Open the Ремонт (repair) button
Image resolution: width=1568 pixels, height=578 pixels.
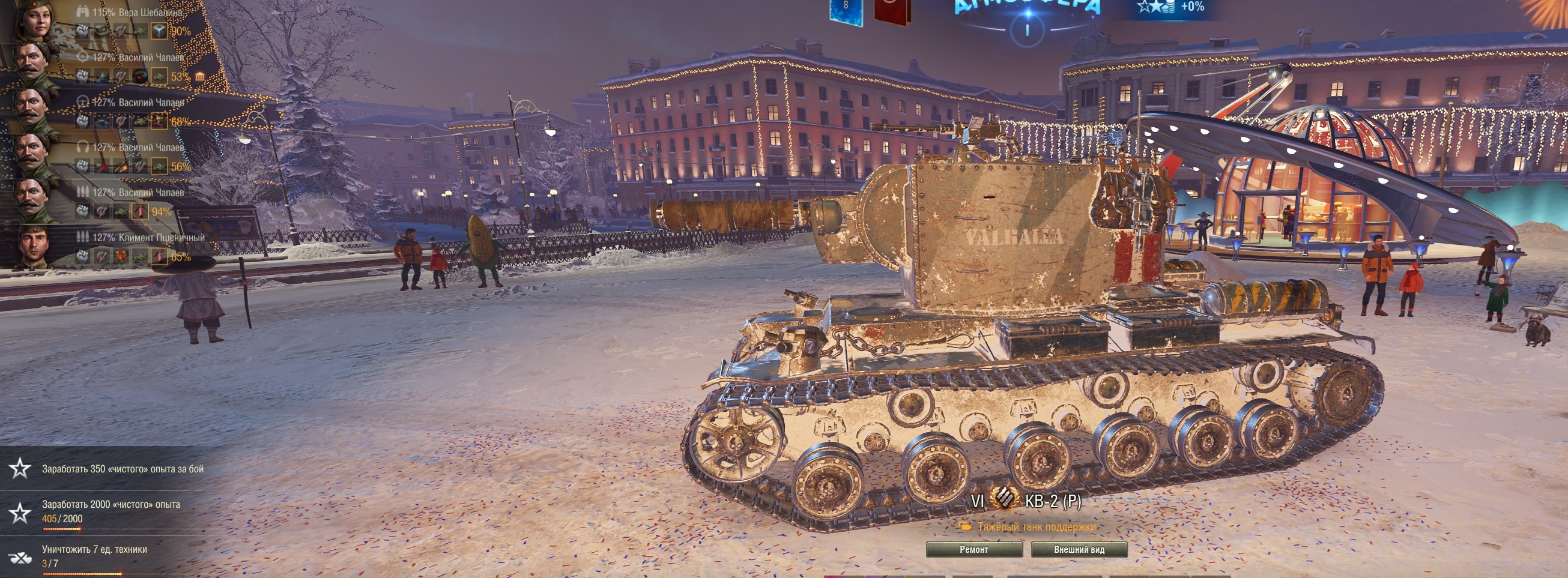pos(974,549)
